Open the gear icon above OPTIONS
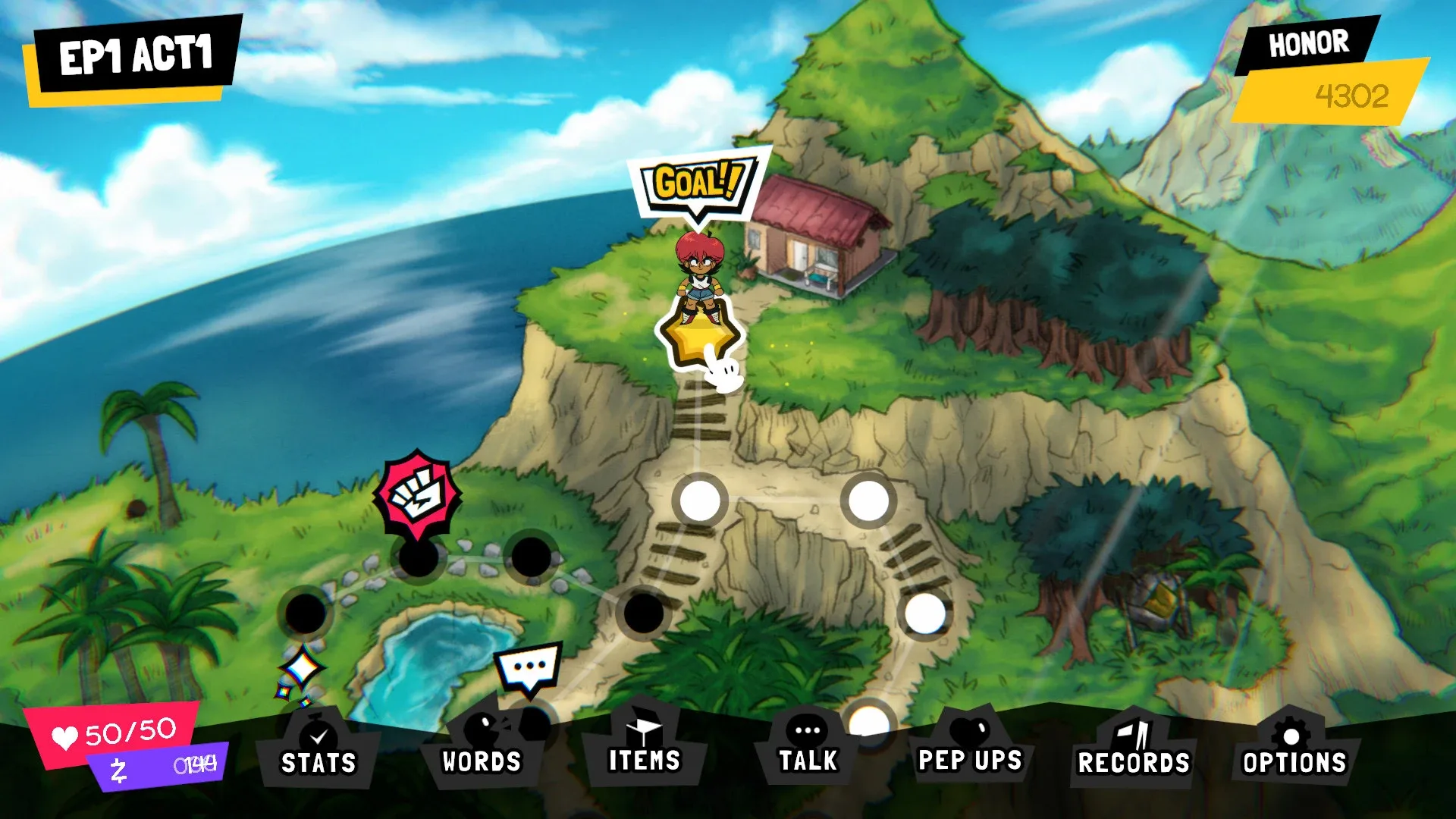Viewport: 1456px width, 819px height. pos(1290,733)
